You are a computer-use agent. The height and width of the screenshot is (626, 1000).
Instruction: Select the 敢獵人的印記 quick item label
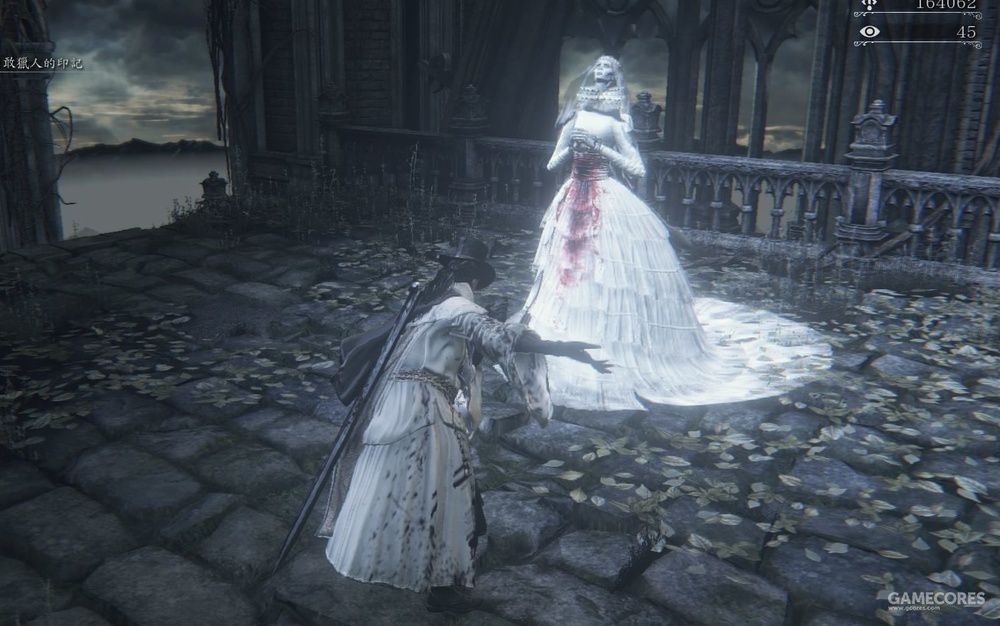tap(42, 63)
